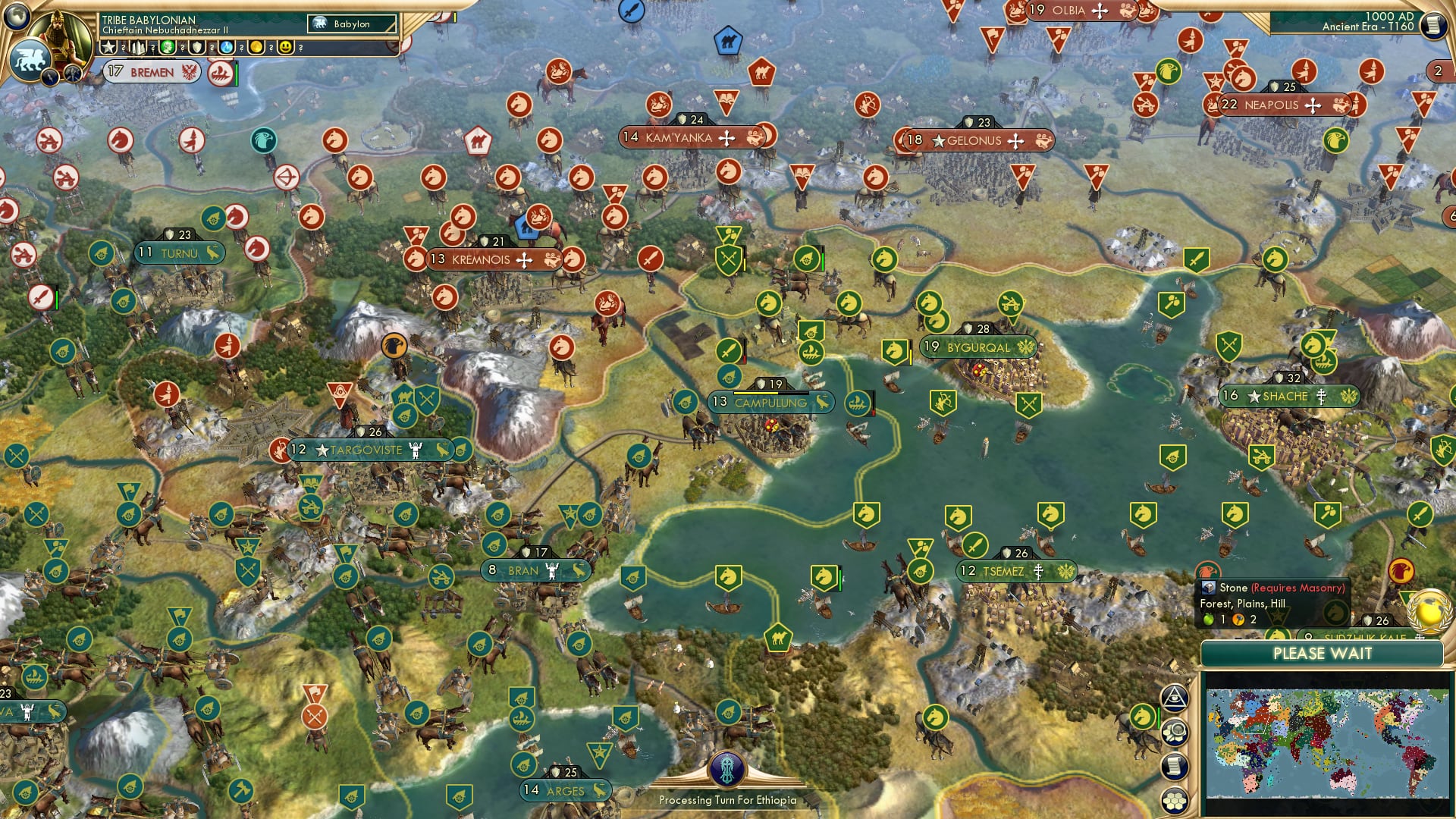Screen dimensions: 1456x819
Task: Click the green health bar beside the Kremnois unit
Action: pyautogui.click(x=822, y=262)
